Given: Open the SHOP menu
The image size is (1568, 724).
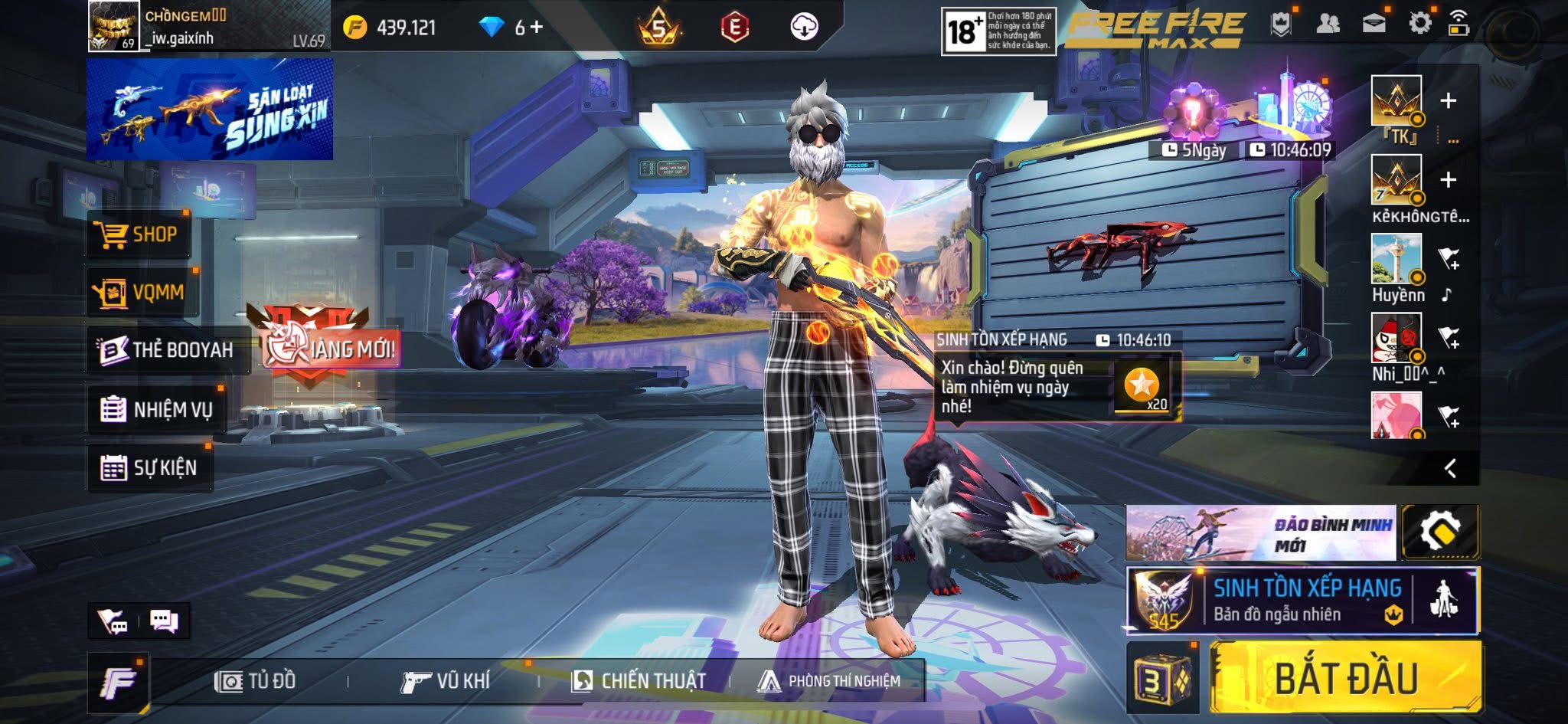Looking at the screenshot, I should (138, 234).
